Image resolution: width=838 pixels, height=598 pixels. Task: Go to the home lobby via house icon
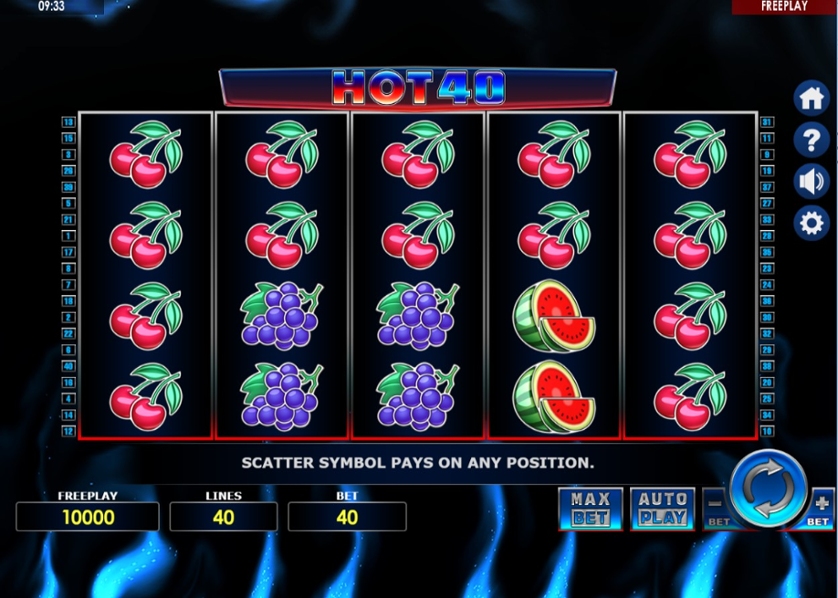(811, 98)
